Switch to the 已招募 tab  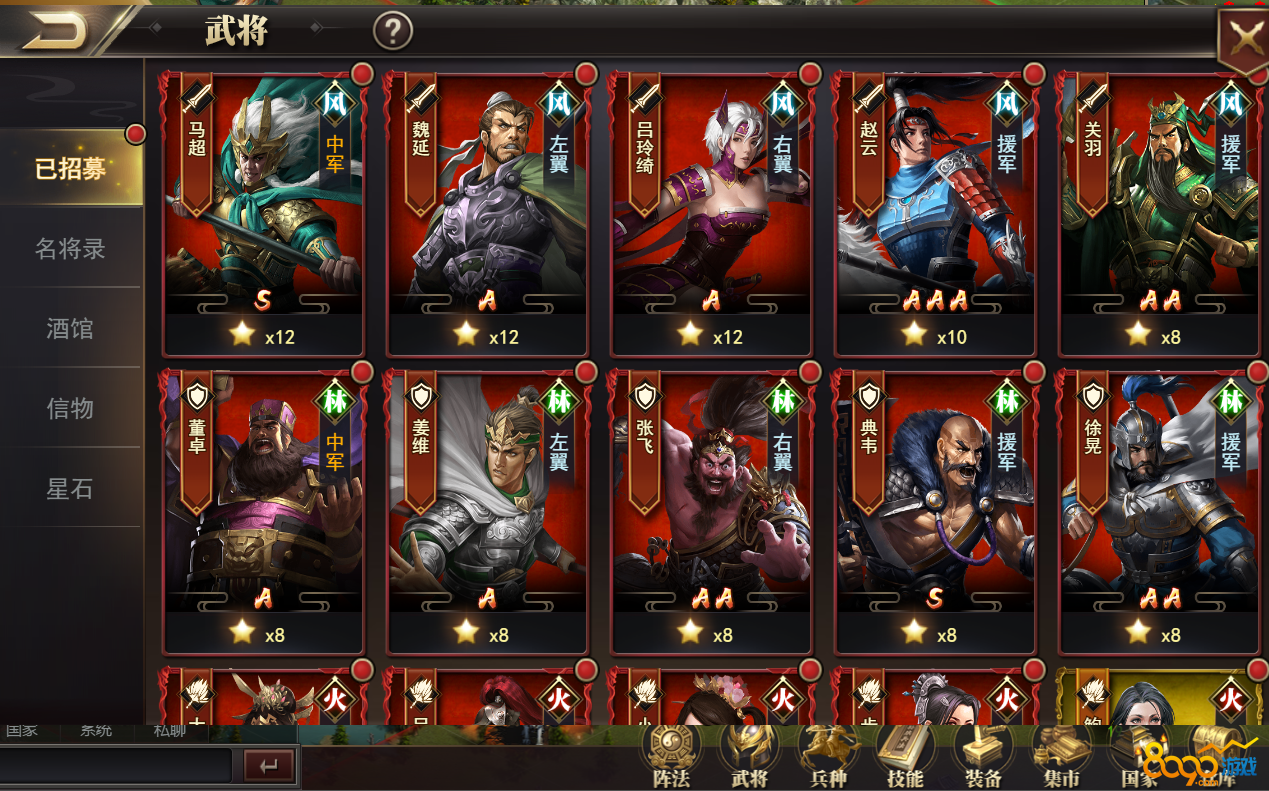tap(71, 169)
